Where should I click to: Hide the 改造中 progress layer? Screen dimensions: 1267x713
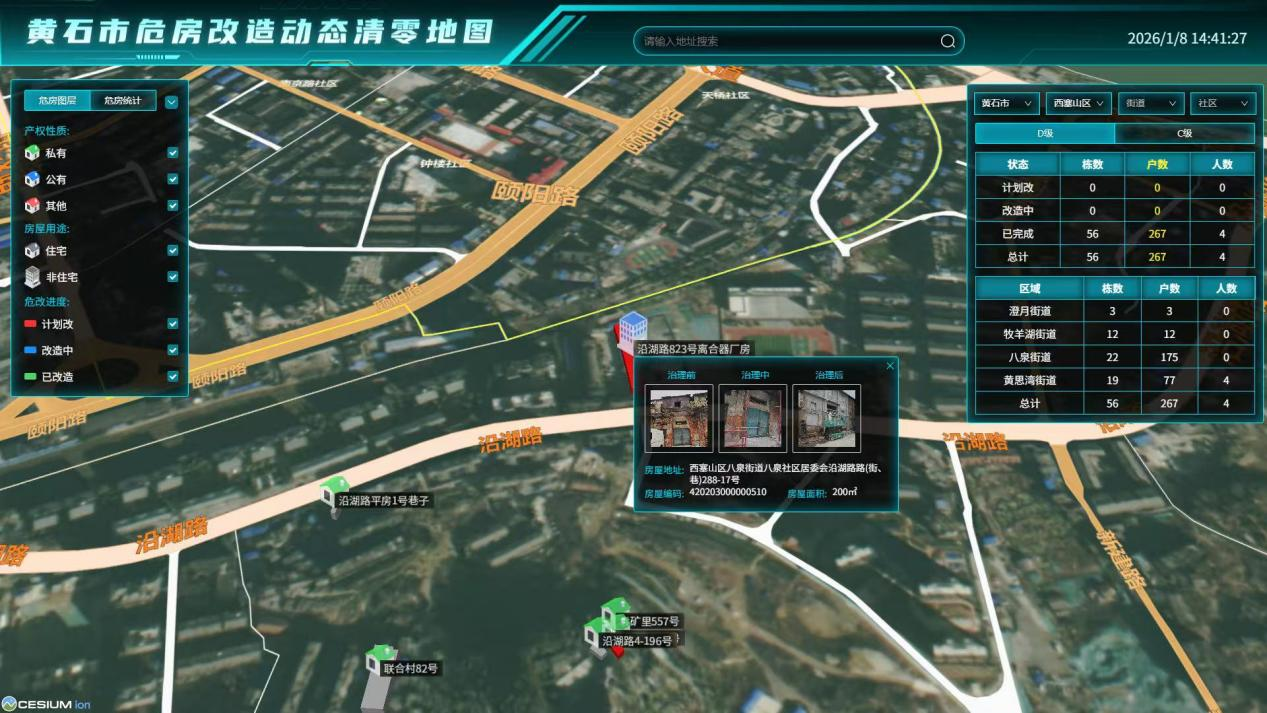point(173,350)
